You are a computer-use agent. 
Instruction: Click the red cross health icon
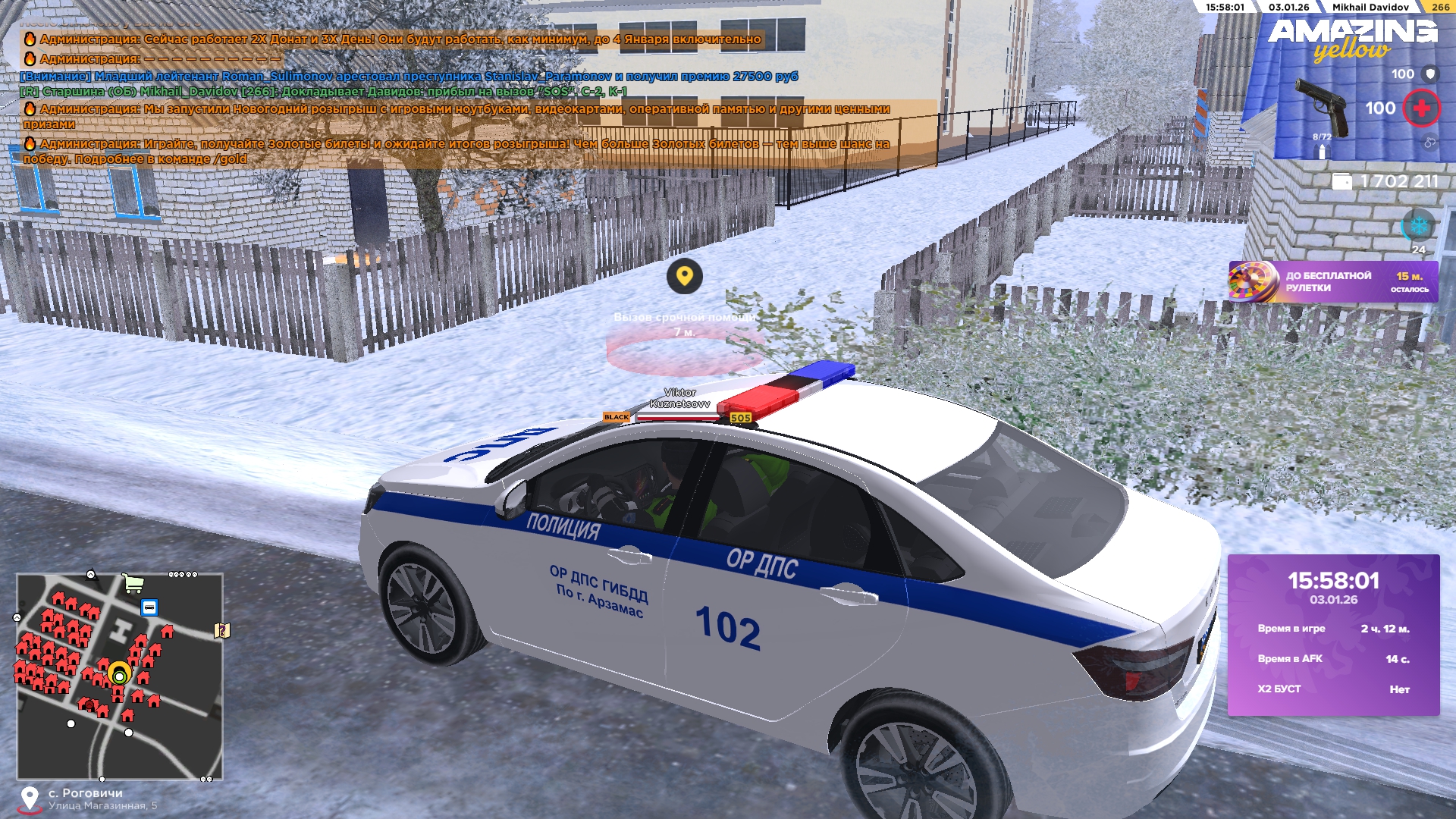click(1421, 108)
